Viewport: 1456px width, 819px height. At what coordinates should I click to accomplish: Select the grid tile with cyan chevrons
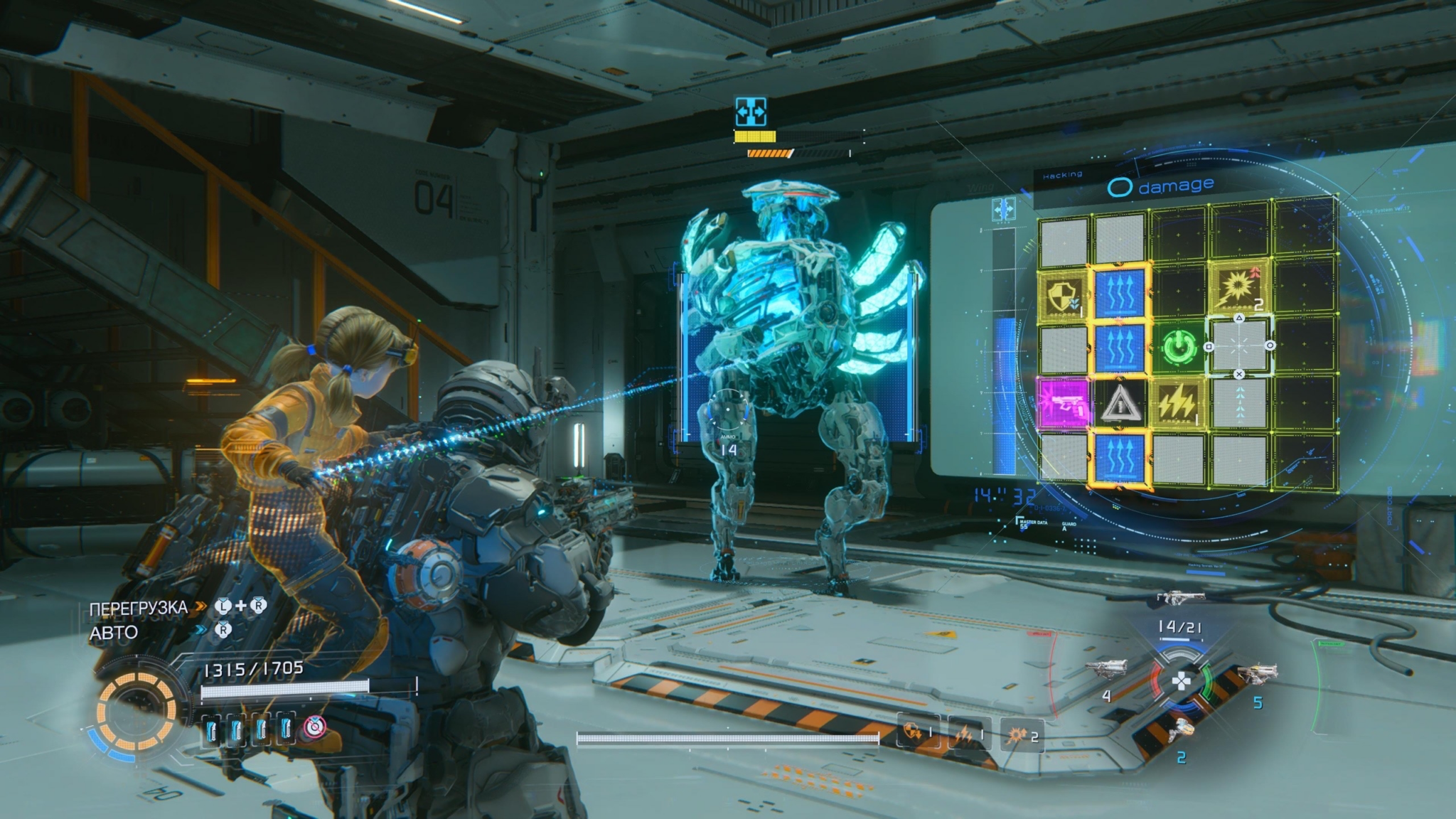1240,402
